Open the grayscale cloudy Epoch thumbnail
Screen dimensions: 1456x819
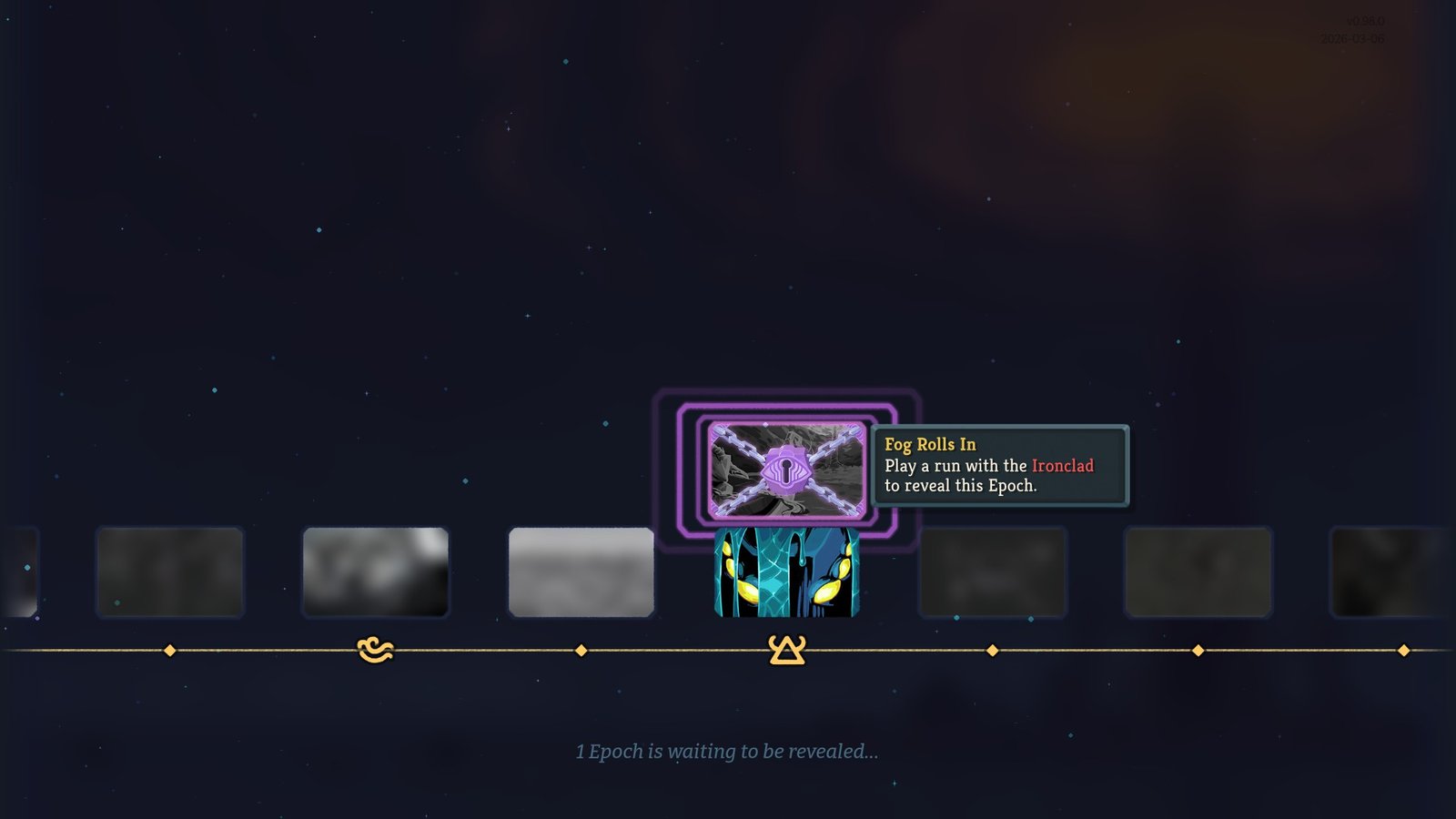[377, 571]
